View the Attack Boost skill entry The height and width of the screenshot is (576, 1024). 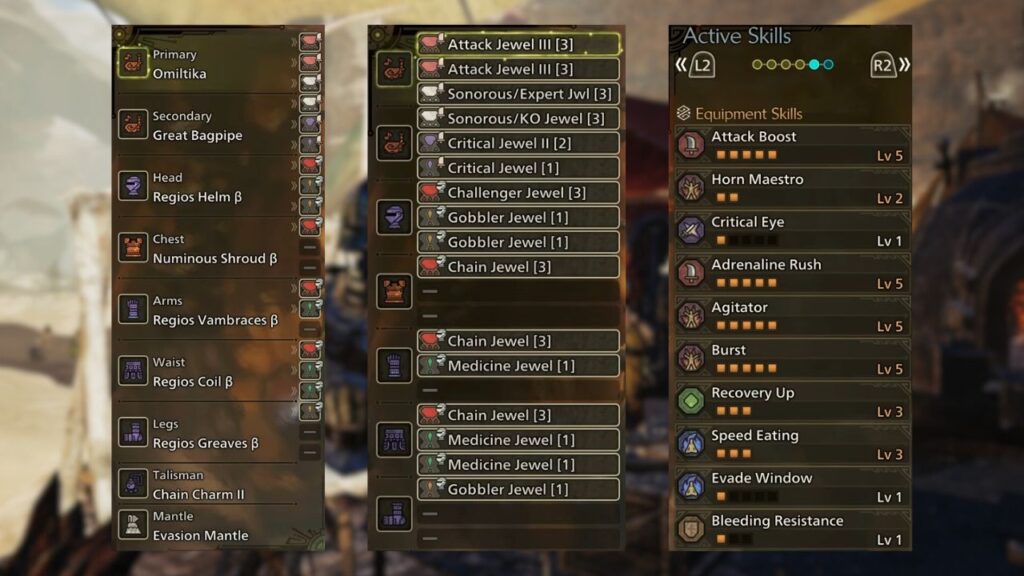click(790, 145)
